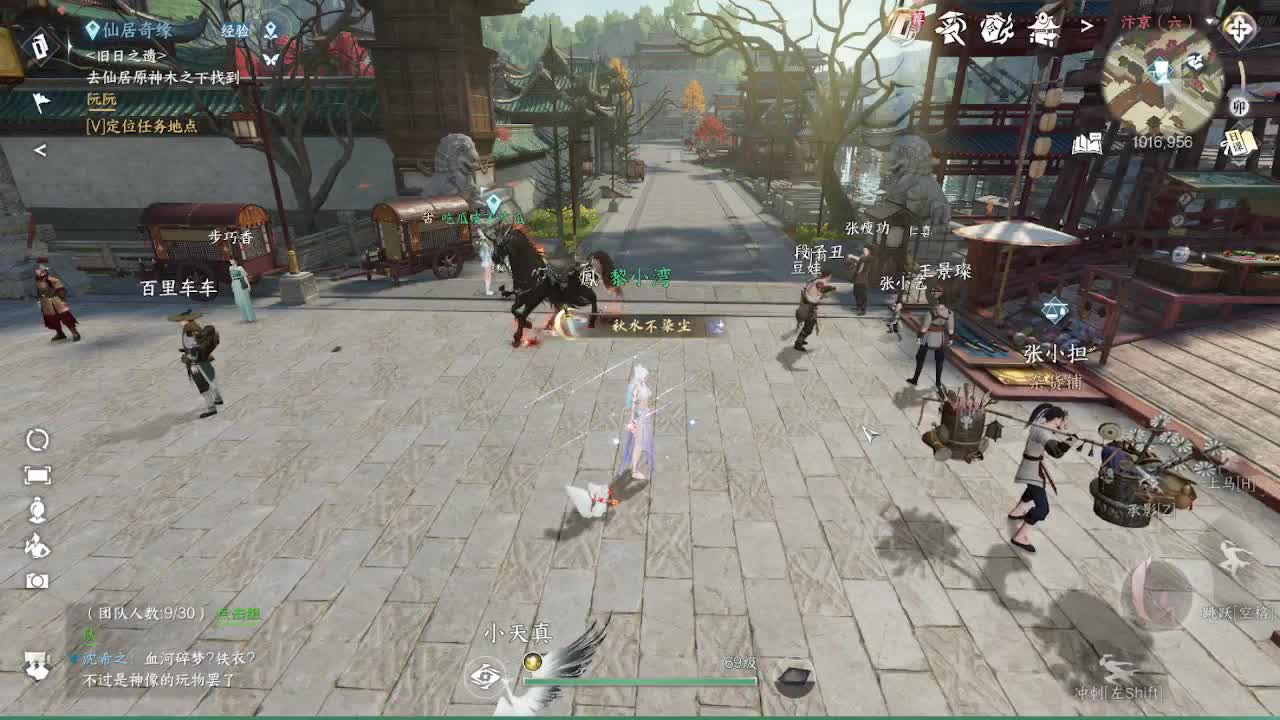Switch to the 经验 tab in the quest tracker
This screenshot has width=1280, height=720.
tap(235, 30)
